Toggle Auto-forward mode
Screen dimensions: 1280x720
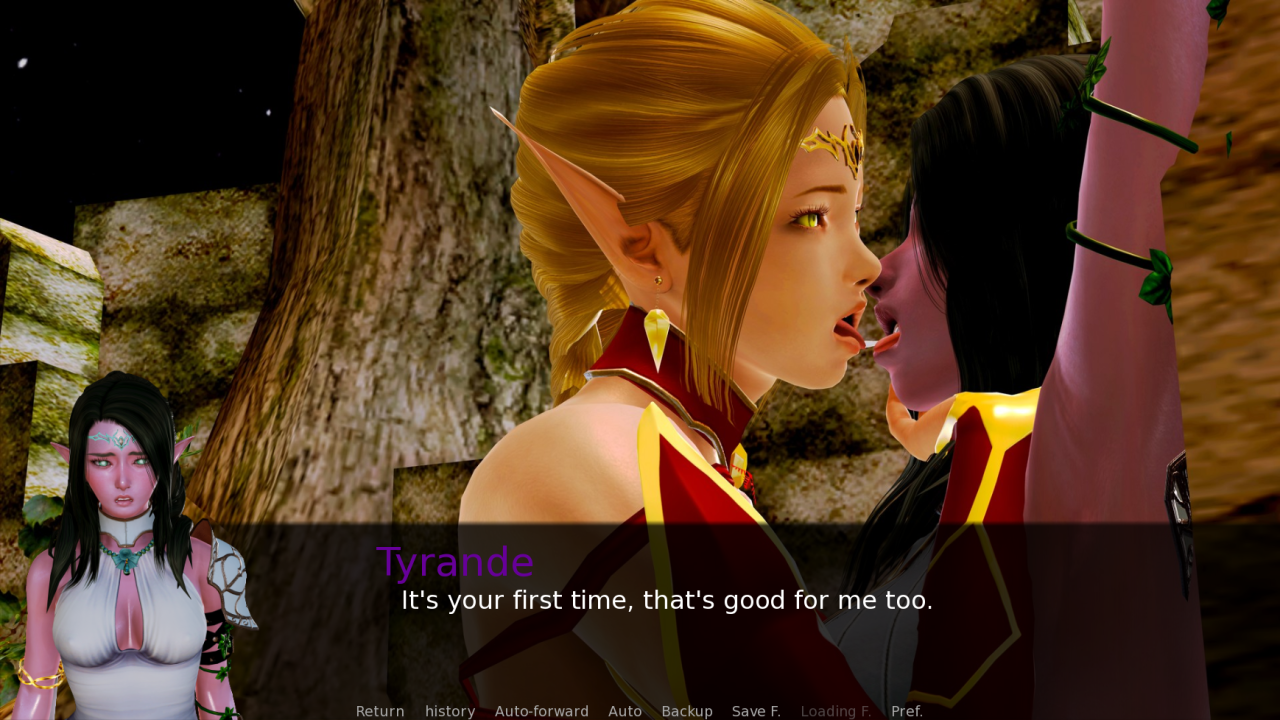[x=541, y=711]
